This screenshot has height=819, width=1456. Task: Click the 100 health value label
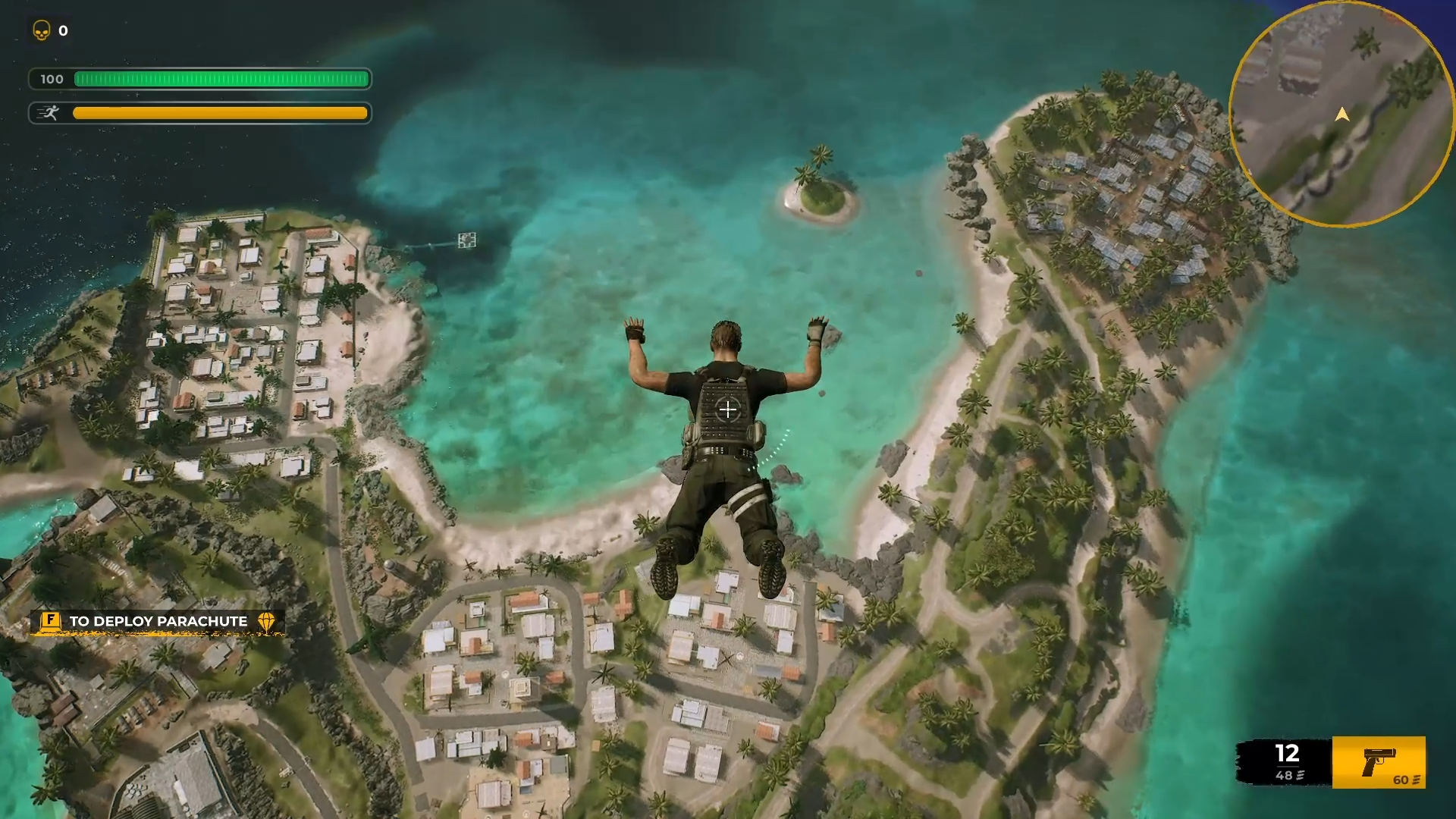click(x=52, y=79)
